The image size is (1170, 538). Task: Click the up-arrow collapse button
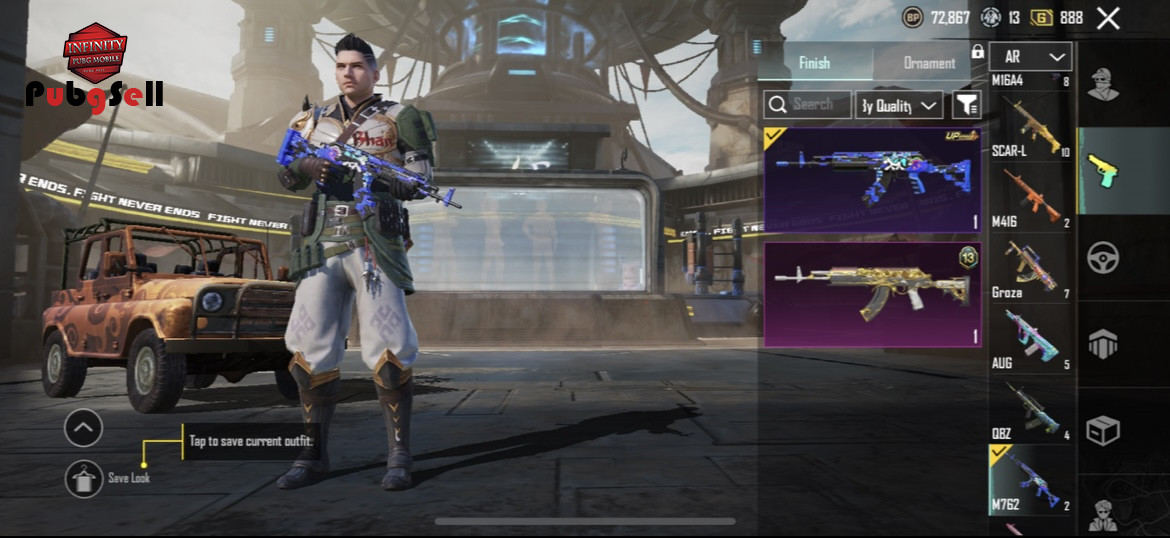tap(83, 428)
